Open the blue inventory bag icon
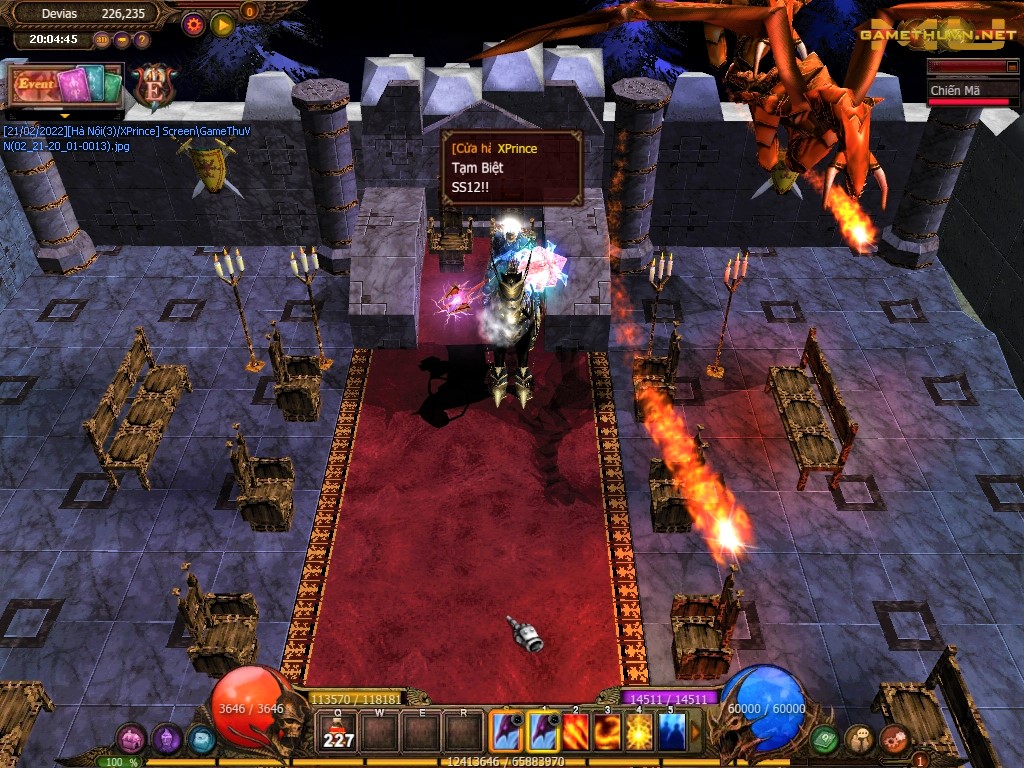The image size is (1024, 768). click(201, 740)
